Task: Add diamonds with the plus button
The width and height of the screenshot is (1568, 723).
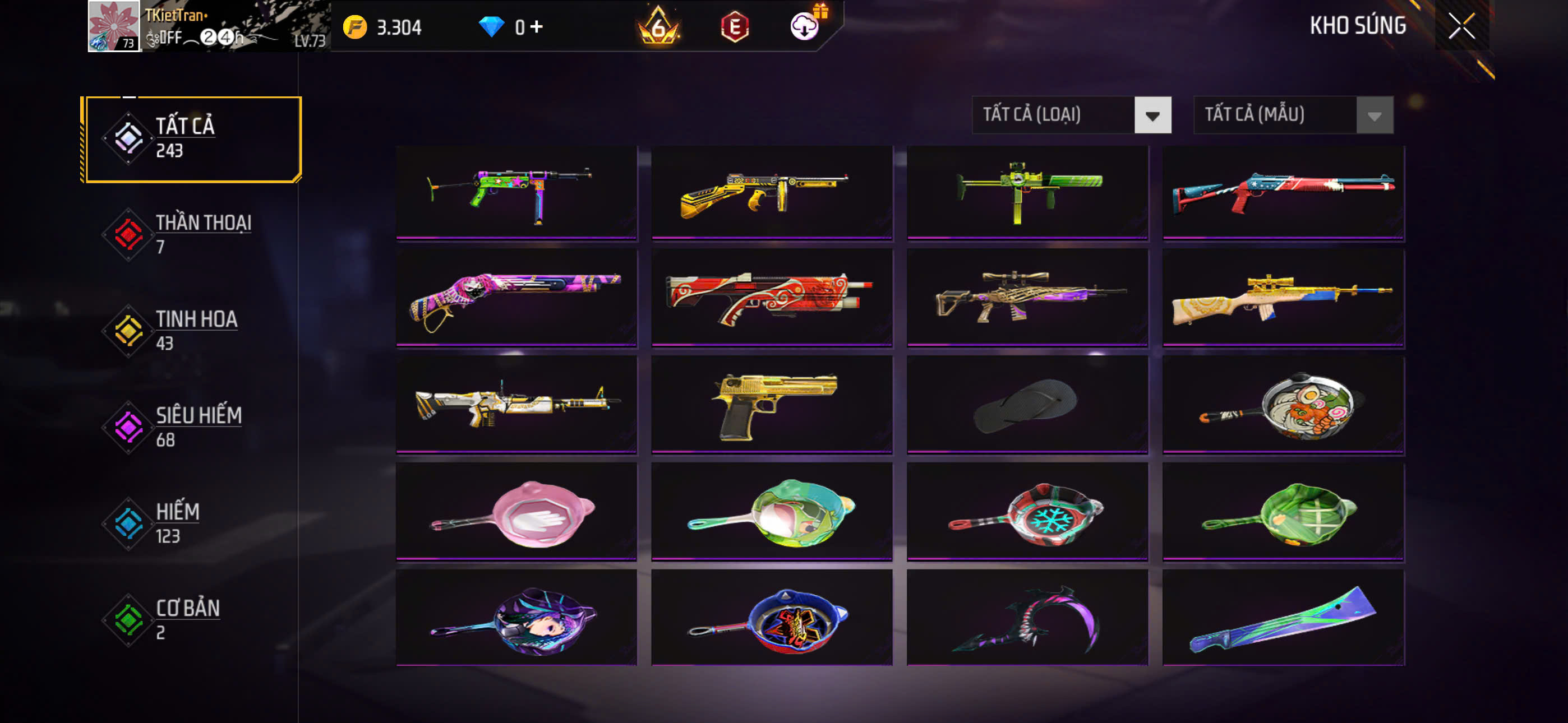Action: click(536, 27)
